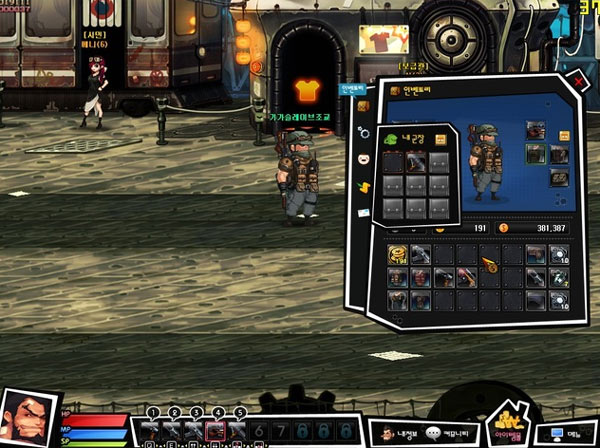Select hotbar weapon slot number 1
Image resolution: width=600 pixels, height=448 pixels.
click(x=150, y=430)
